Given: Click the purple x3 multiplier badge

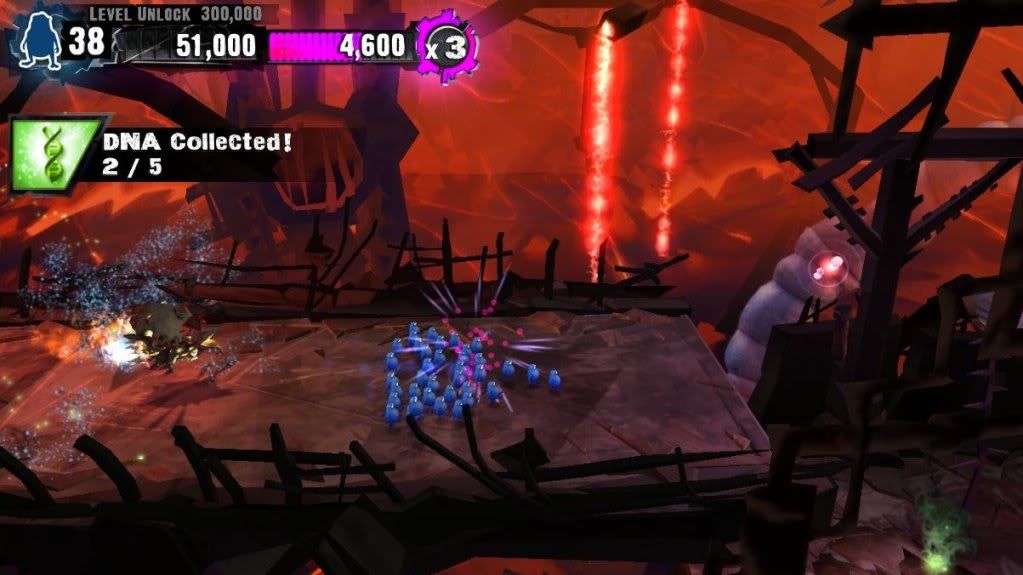Looking at the screenshot, I should [445, 44].
